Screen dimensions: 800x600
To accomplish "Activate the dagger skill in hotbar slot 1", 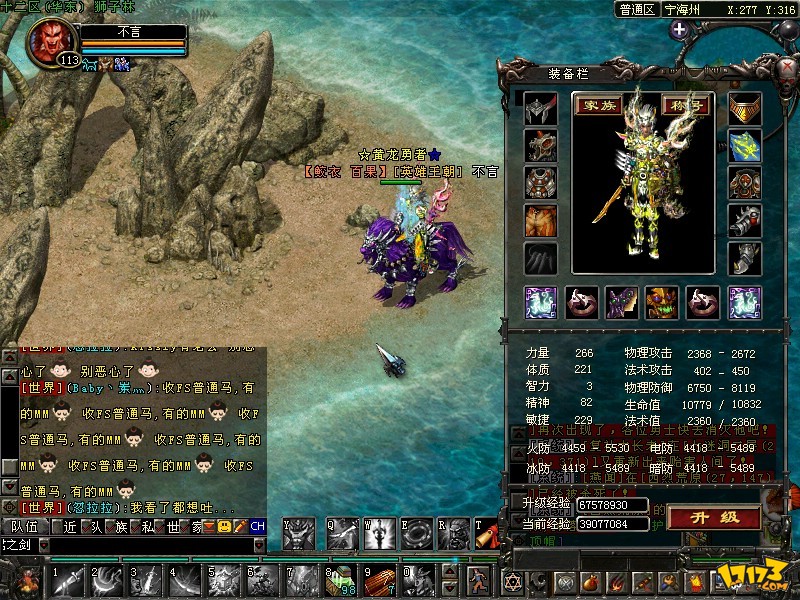I will coord(69,579).
